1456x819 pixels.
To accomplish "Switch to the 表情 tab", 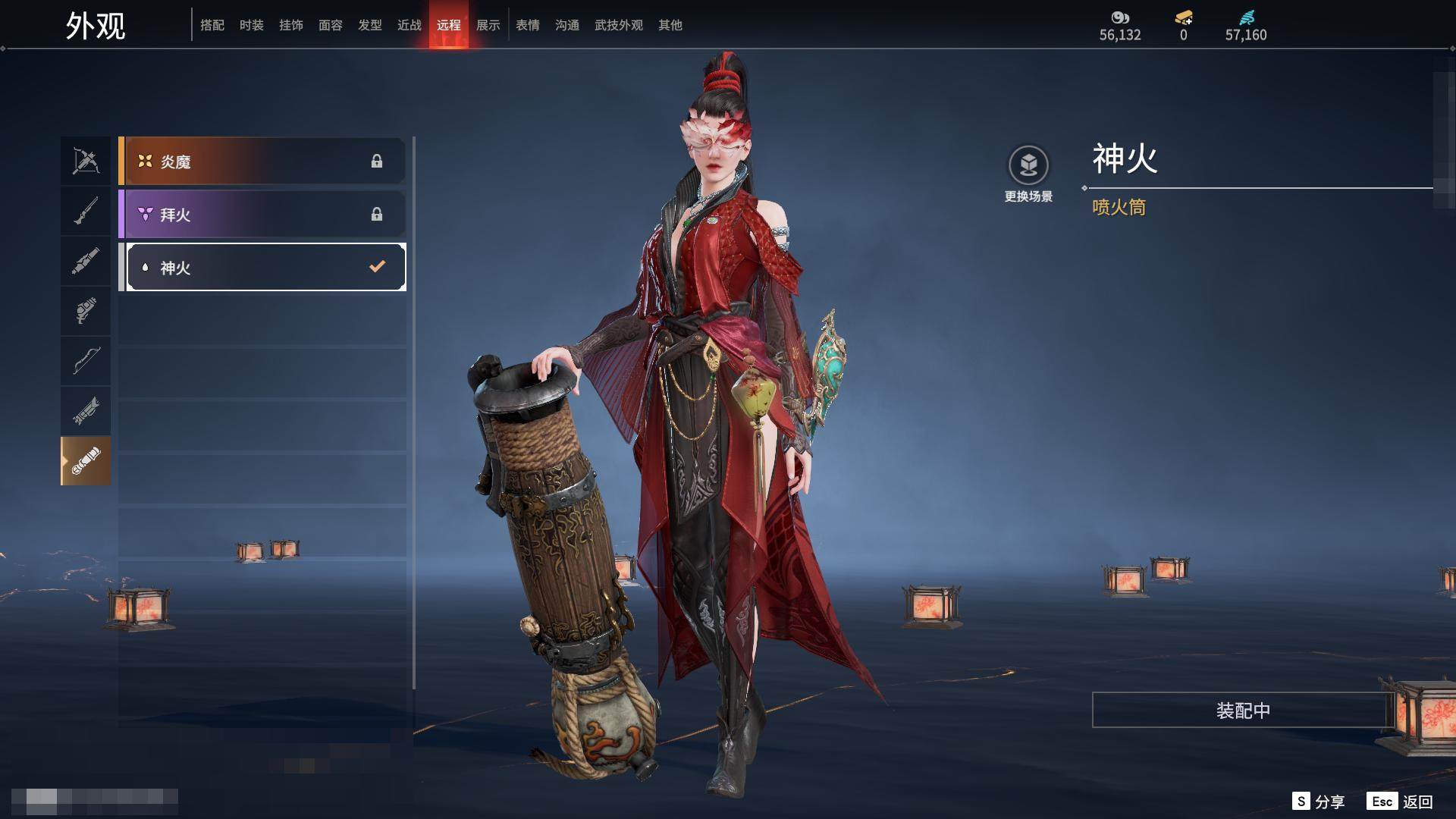I will point(528,25).
